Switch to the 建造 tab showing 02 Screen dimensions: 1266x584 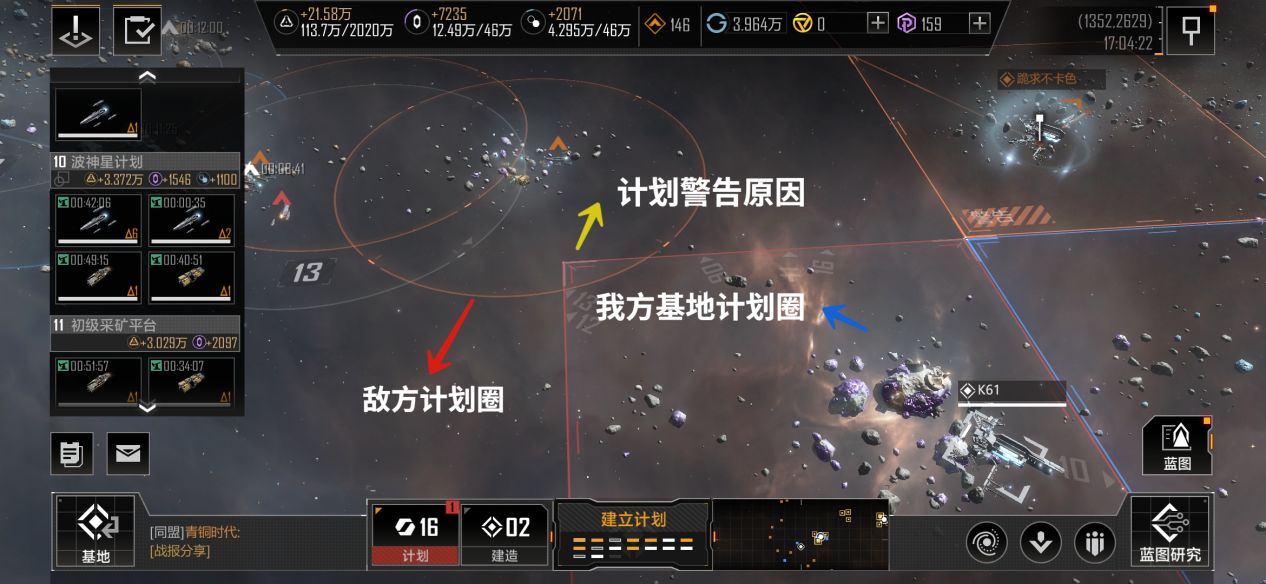[505, 534]
